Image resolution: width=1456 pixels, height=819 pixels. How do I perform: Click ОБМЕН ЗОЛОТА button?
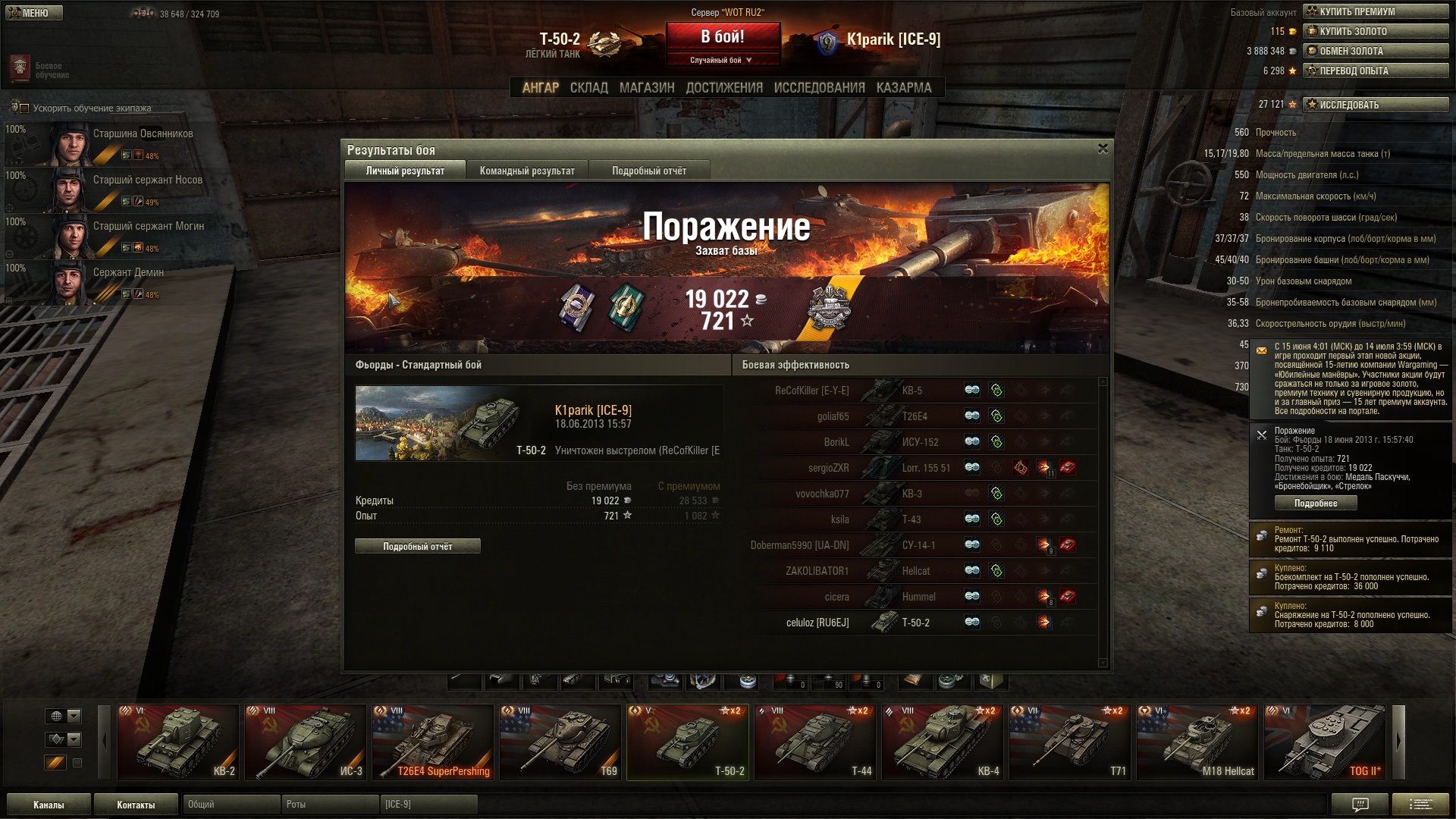point(1376,51)
